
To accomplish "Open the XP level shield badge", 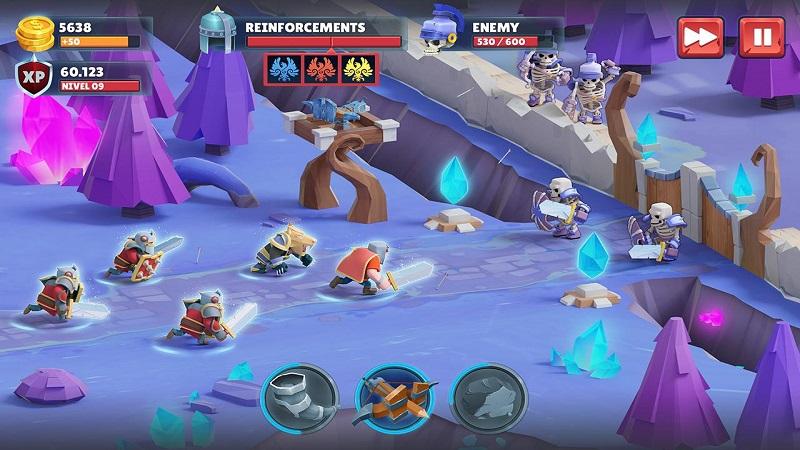I will 33,78.
